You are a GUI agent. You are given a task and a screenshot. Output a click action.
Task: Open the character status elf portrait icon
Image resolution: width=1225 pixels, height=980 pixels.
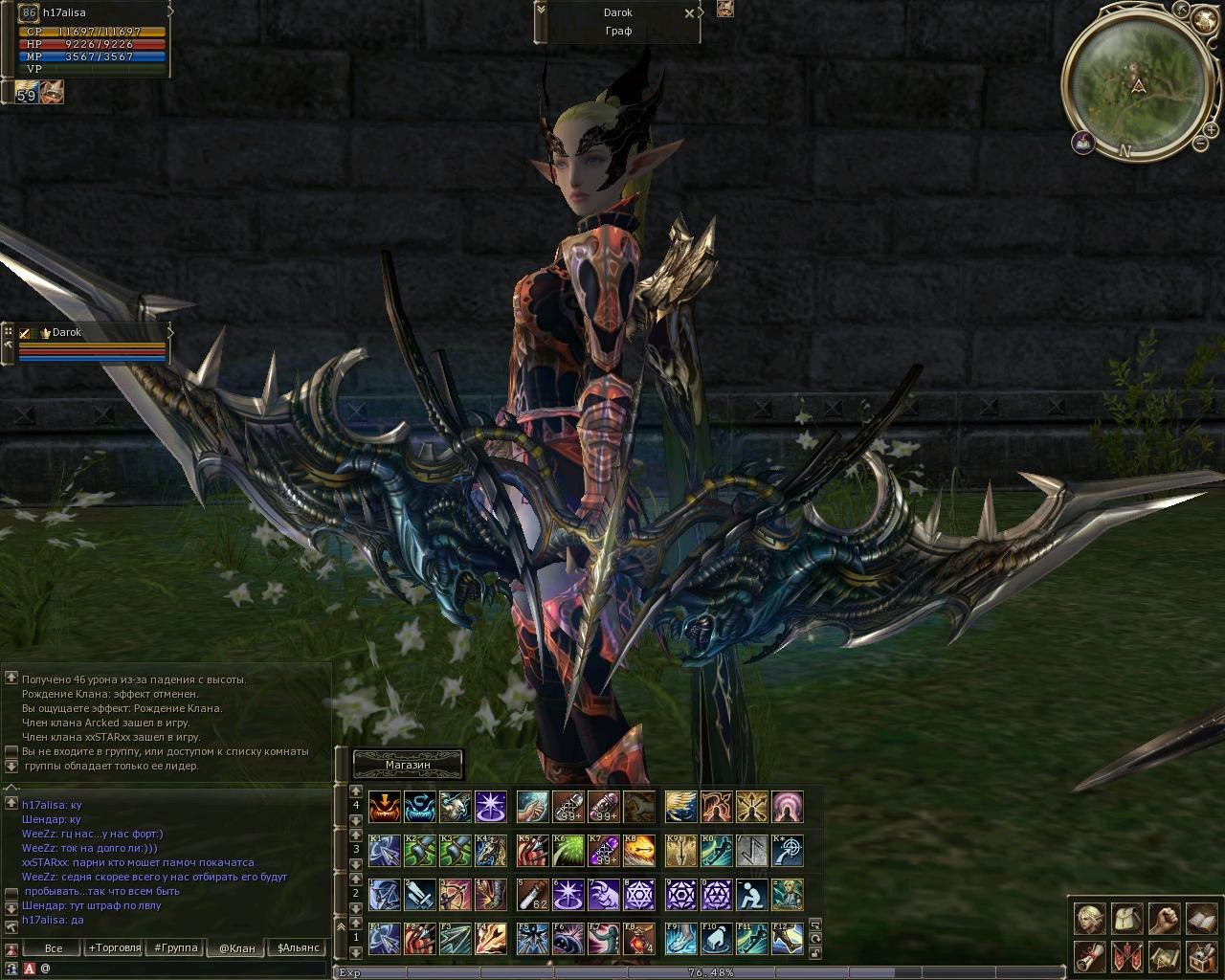pos(1088,918)
